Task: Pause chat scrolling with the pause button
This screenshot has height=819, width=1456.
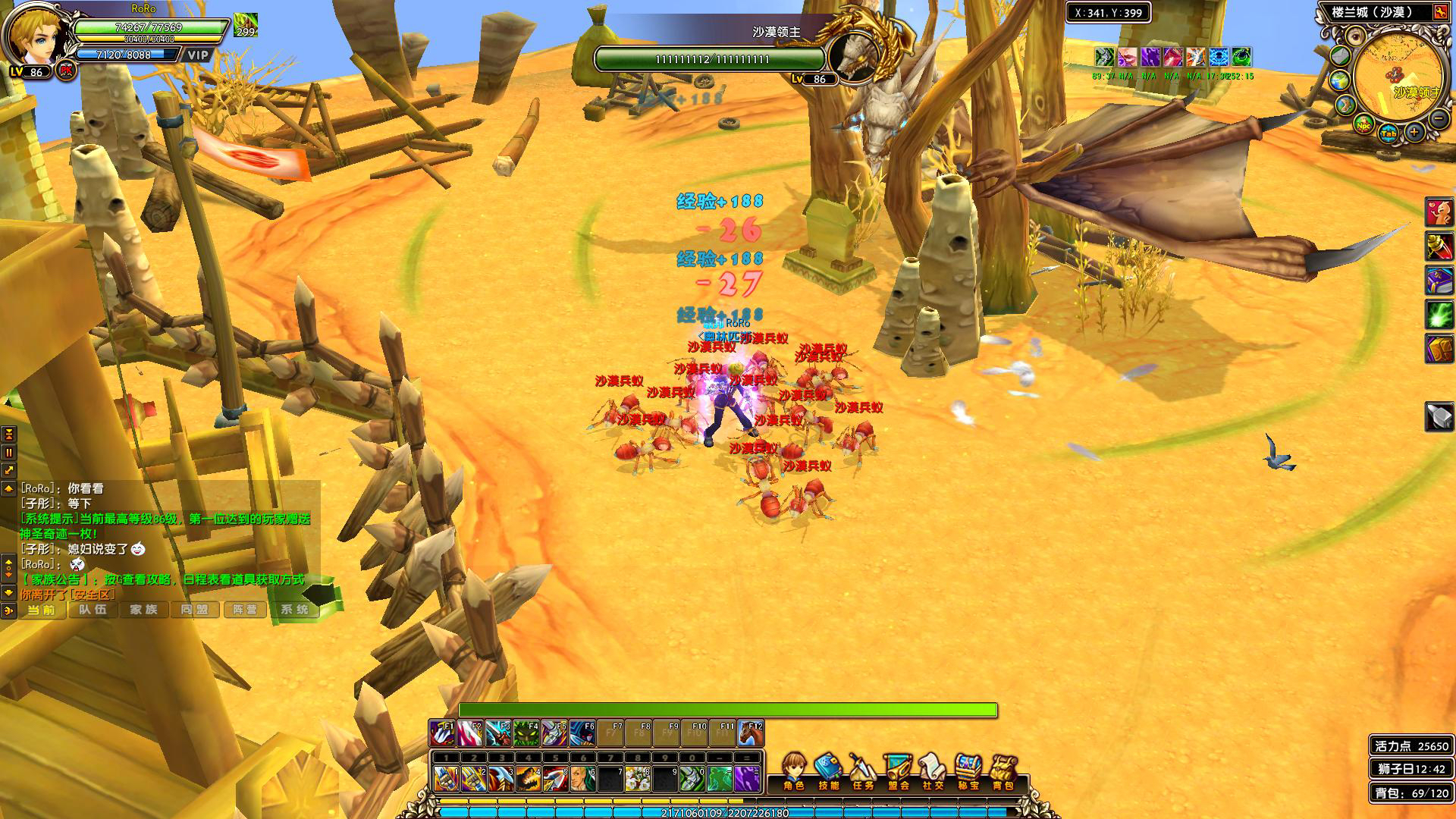Action: (x=9, y=453)
